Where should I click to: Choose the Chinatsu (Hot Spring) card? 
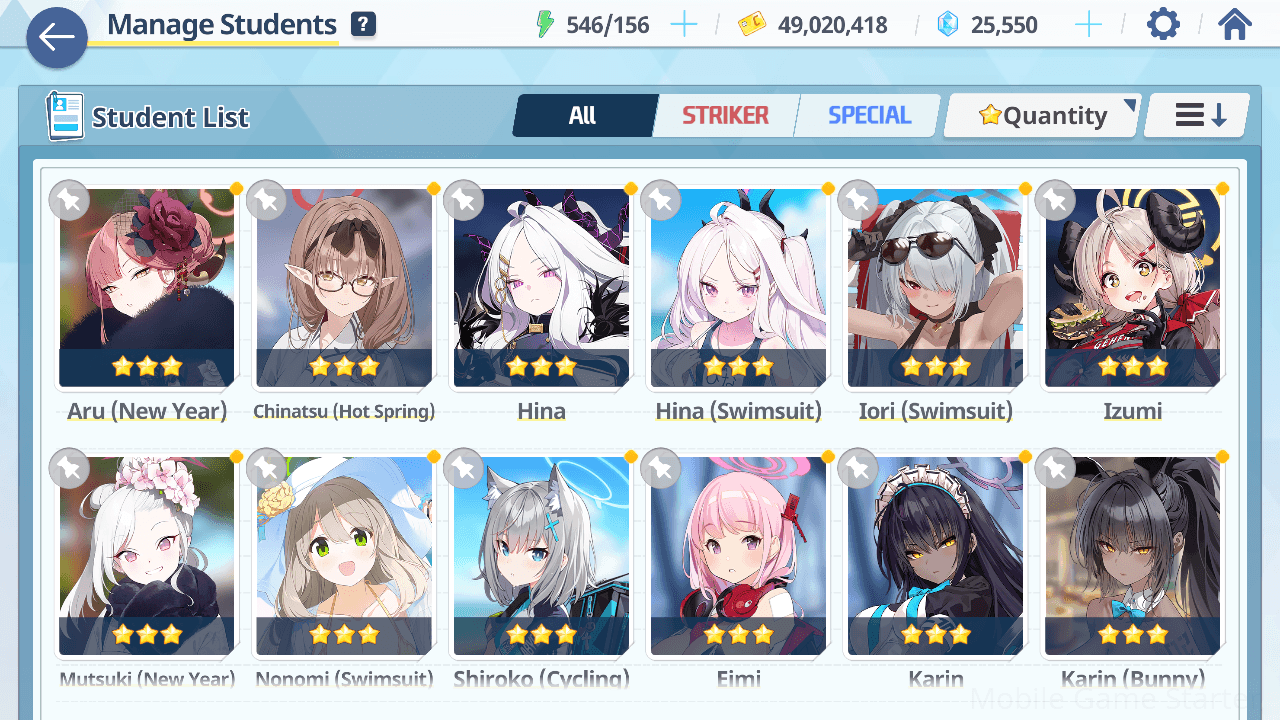[344, 288]
